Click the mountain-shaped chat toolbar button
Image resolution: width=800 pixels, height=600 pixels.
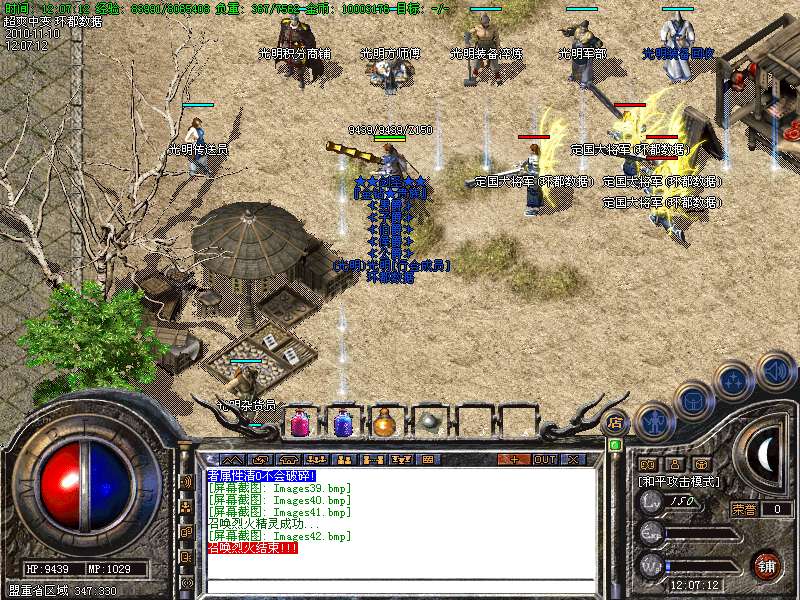(231, 459)
